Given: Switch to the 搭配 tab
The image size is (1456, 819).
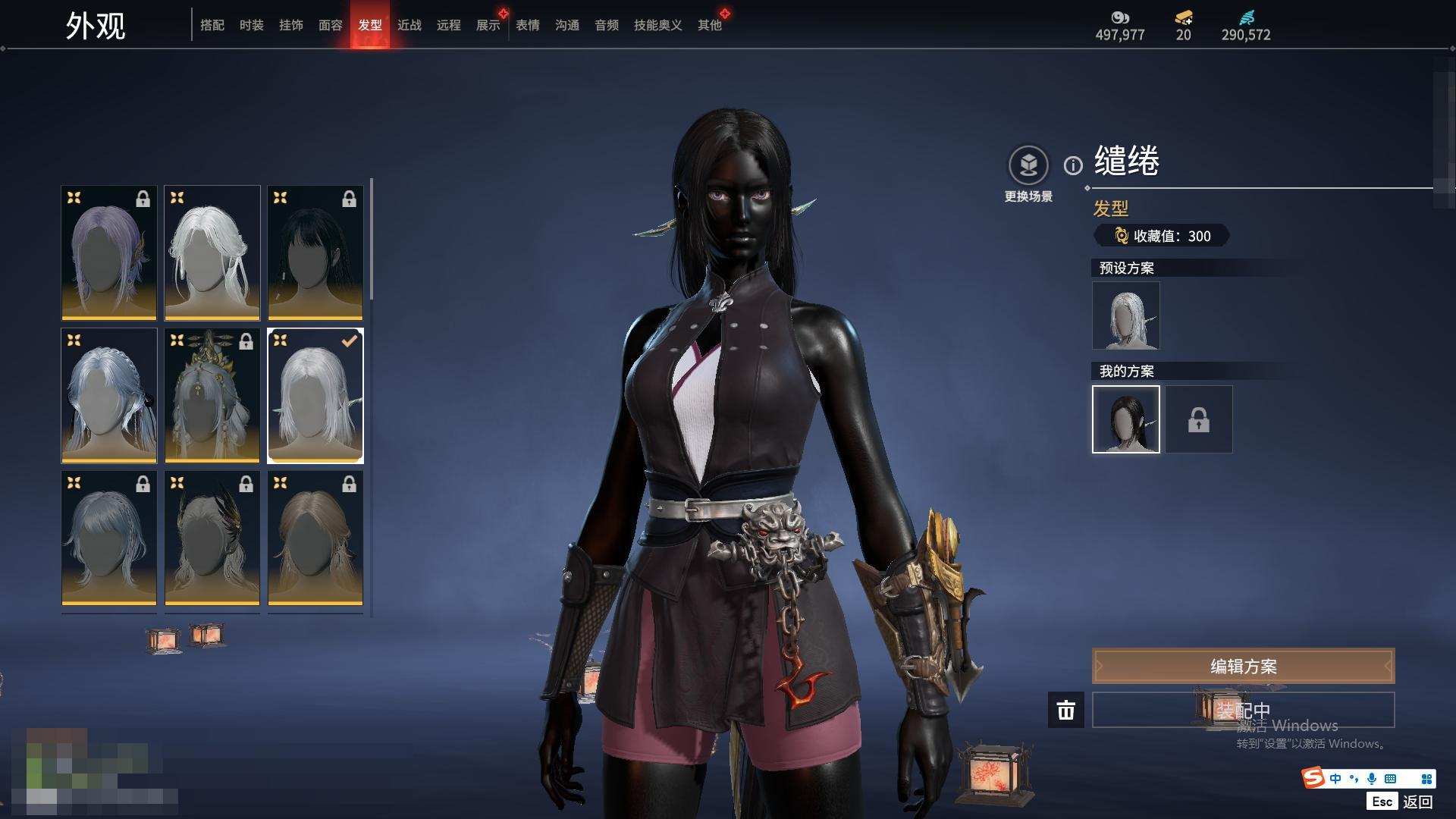Looking at the screenshot, I should pyautogui.click(x=212, y=25).
